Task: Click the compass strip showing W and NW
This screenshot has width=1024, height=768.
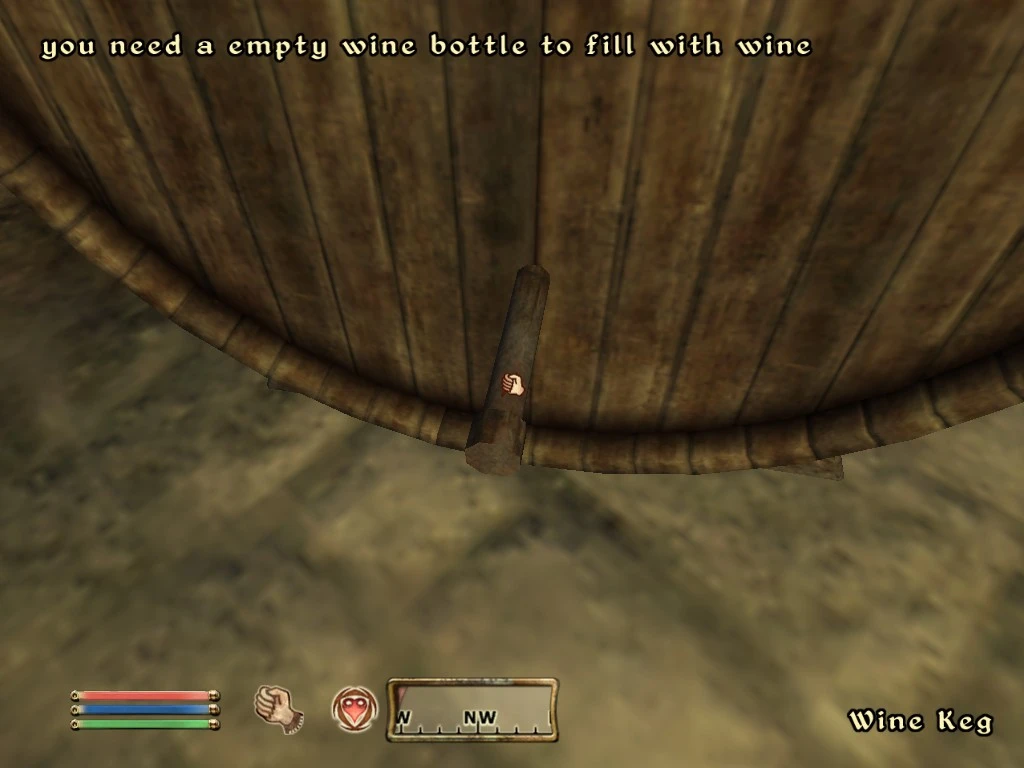Action: (472, 710)
